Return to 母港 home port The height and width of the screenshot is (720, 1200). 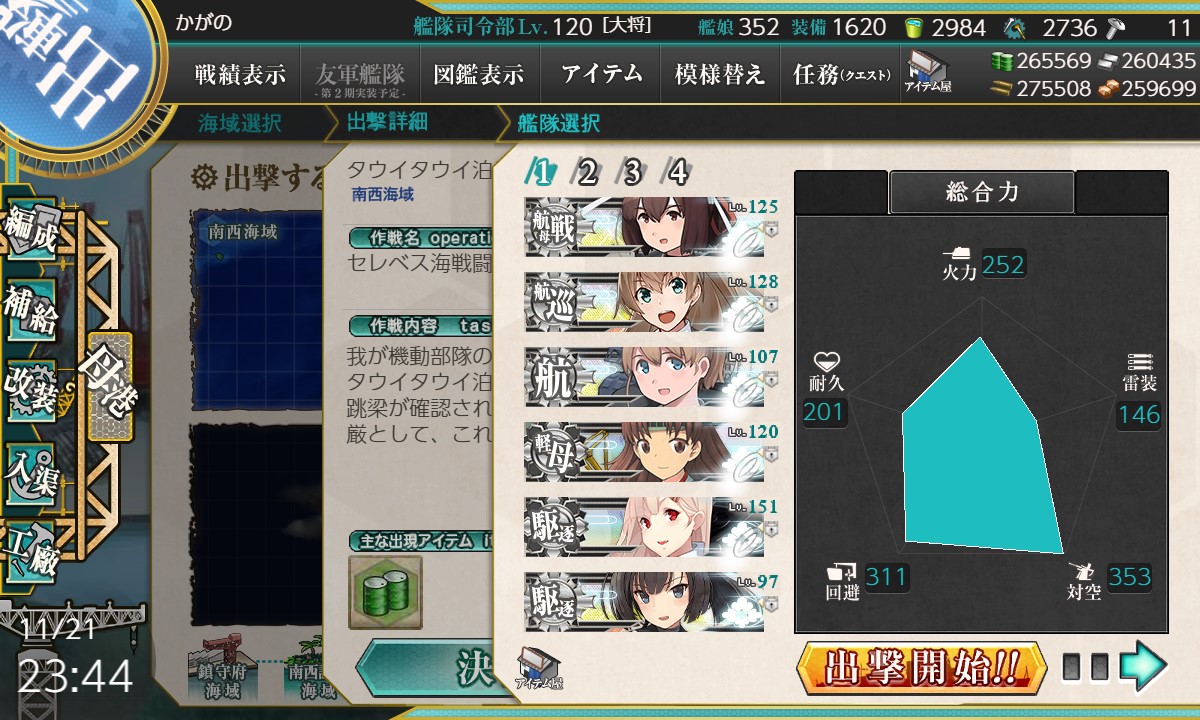tap(108, 387)
